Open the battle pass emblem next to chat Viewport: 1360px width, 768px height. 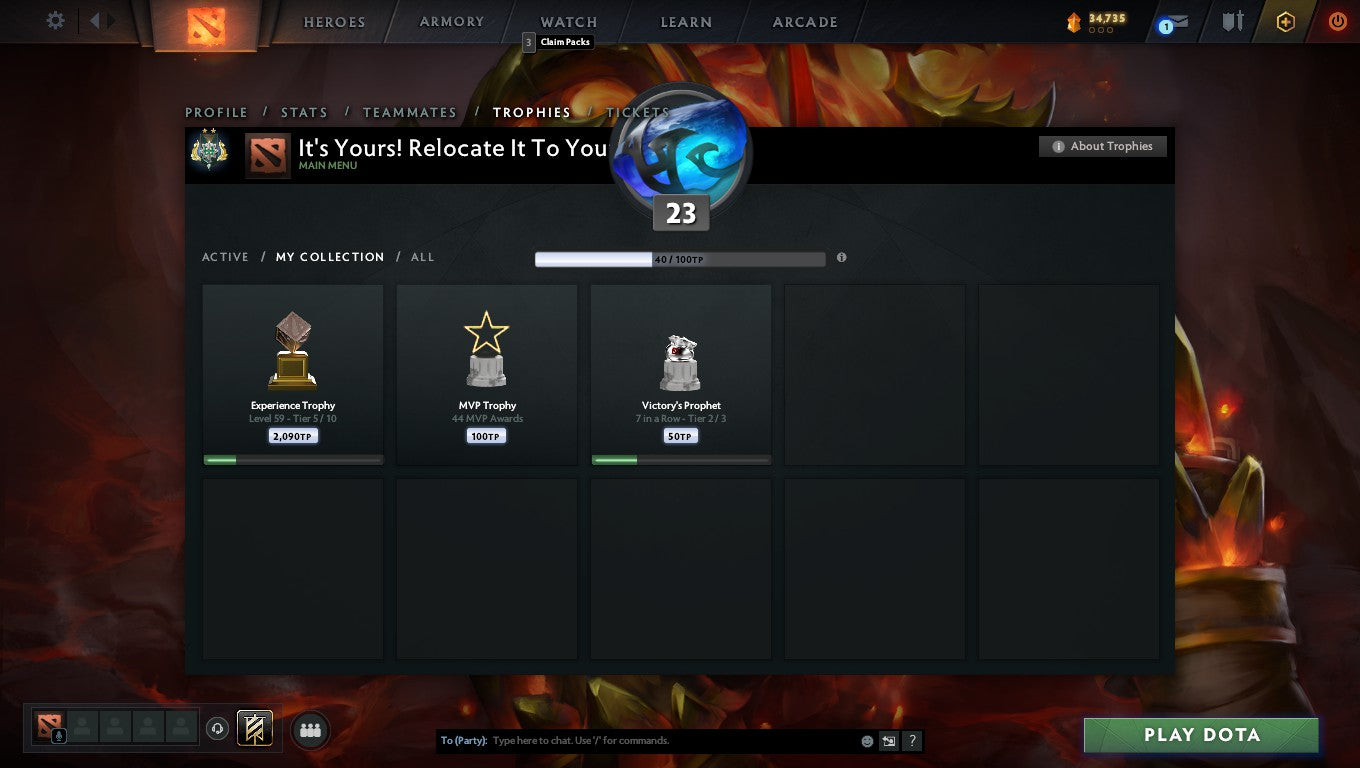tap(253, 729)
